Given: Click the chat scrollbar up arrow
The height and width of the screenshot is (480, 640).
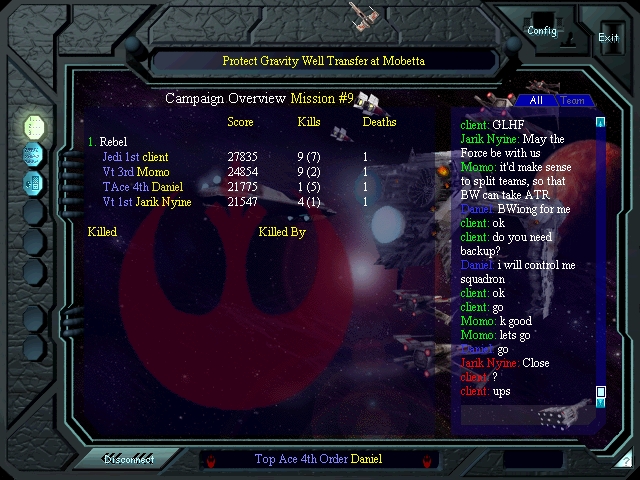Looking at the screenshot, I should pyautogui.click(x=601, y=122).
